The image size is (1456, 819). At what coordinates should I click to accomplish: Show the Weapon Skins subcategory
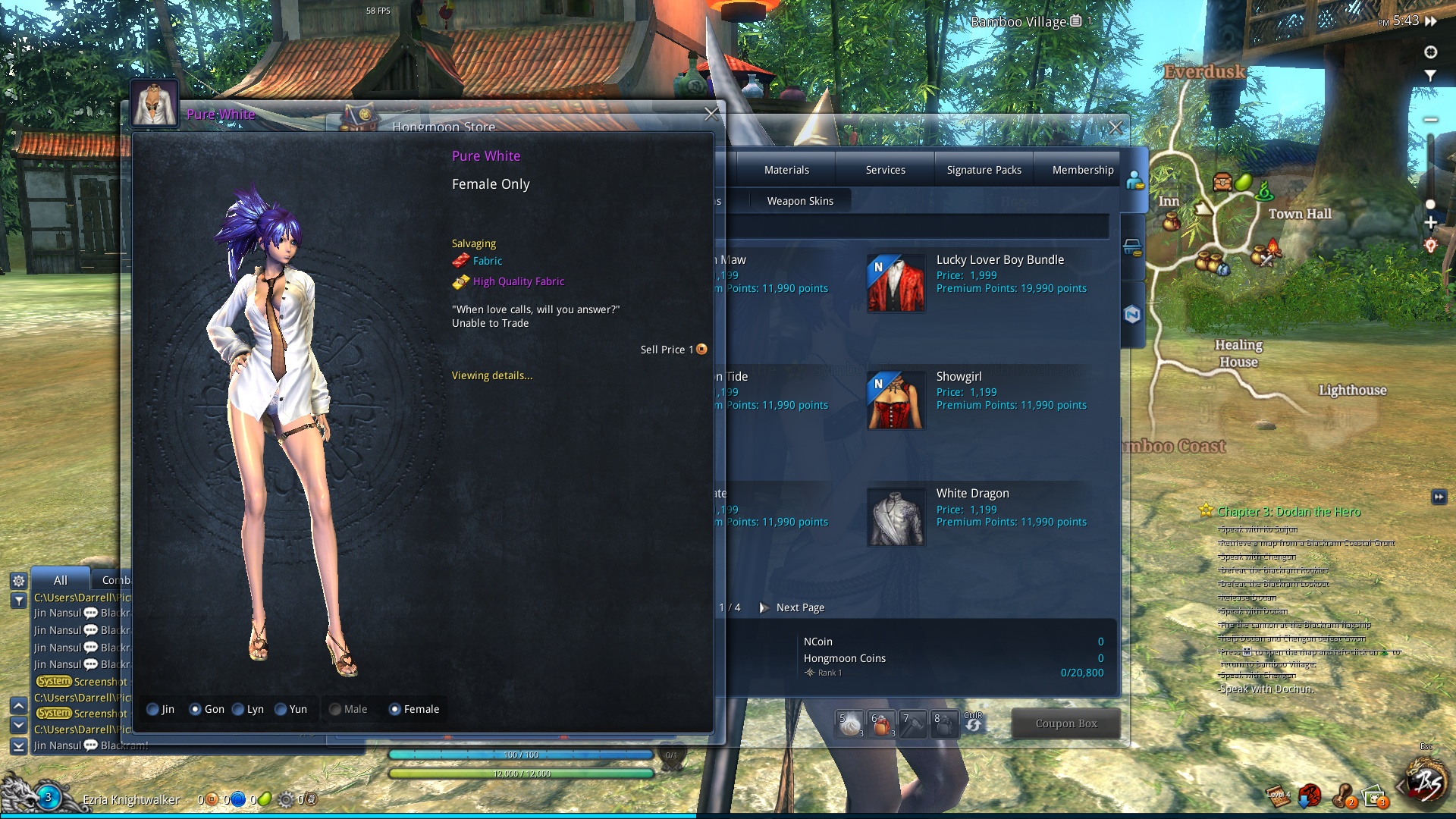tap(799, 201)
